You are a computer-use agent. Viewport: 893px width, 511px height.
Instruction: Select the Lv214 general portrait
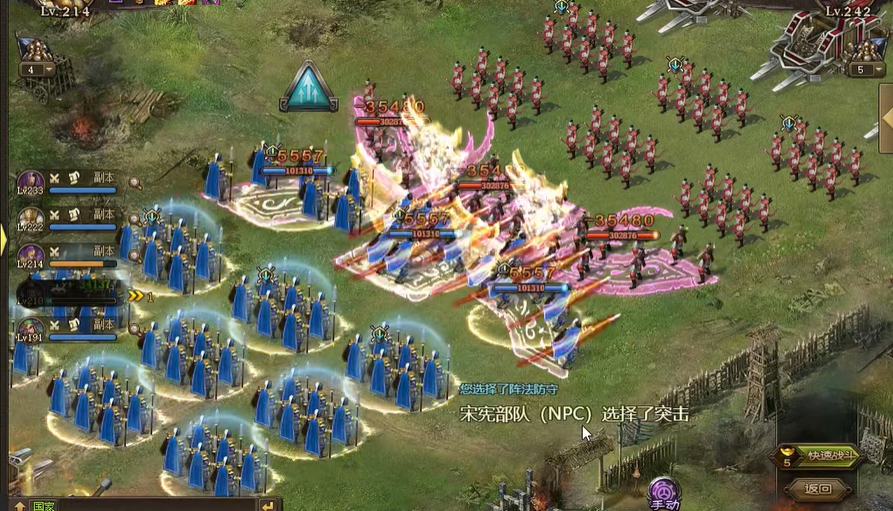click(30, 256)
